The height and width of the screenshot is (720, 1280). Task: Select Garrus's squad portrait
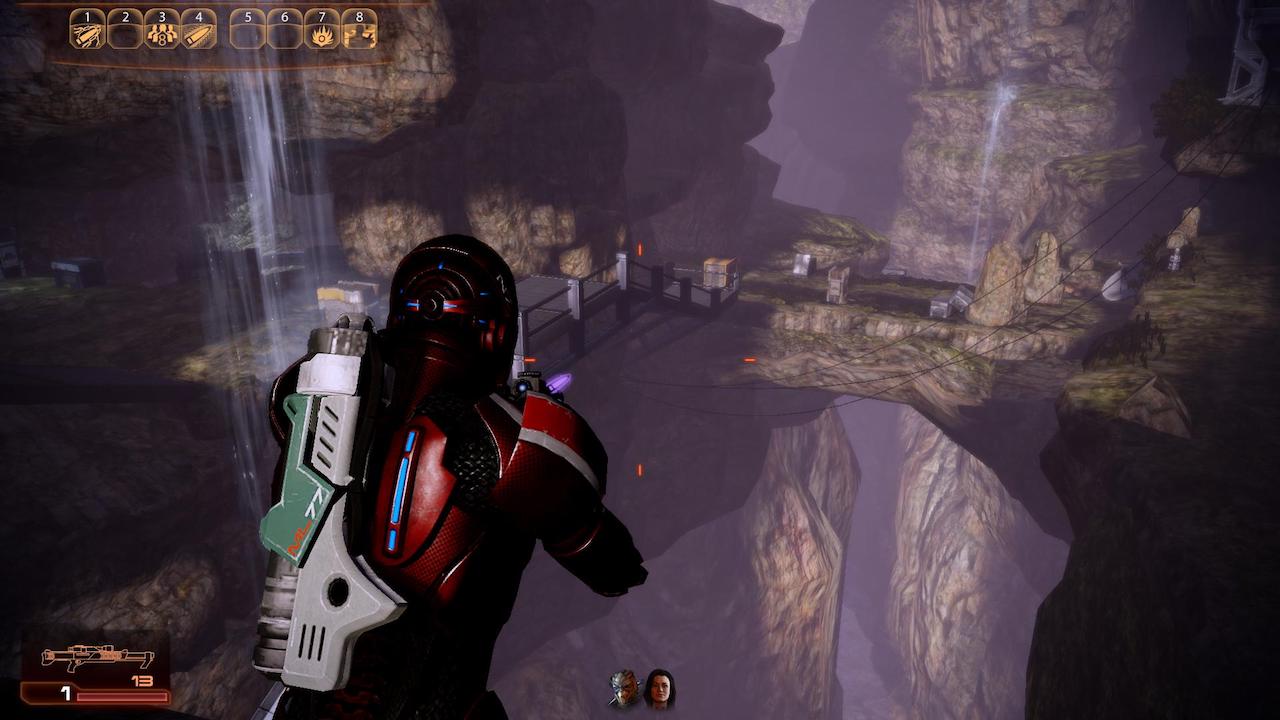pos(624,688)
